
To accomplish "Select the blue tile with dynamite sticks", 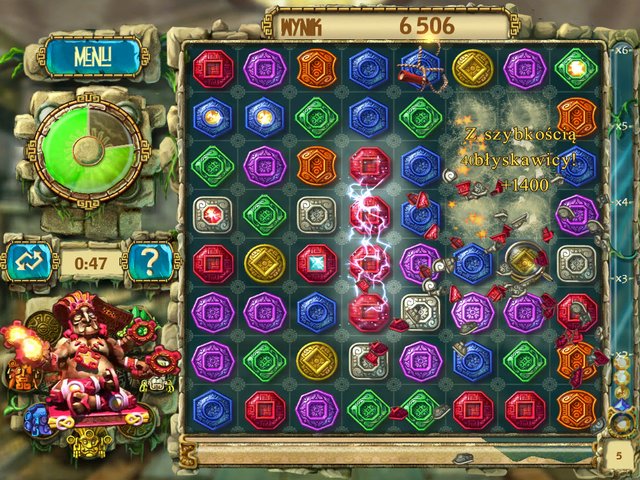I will [420, 67].
